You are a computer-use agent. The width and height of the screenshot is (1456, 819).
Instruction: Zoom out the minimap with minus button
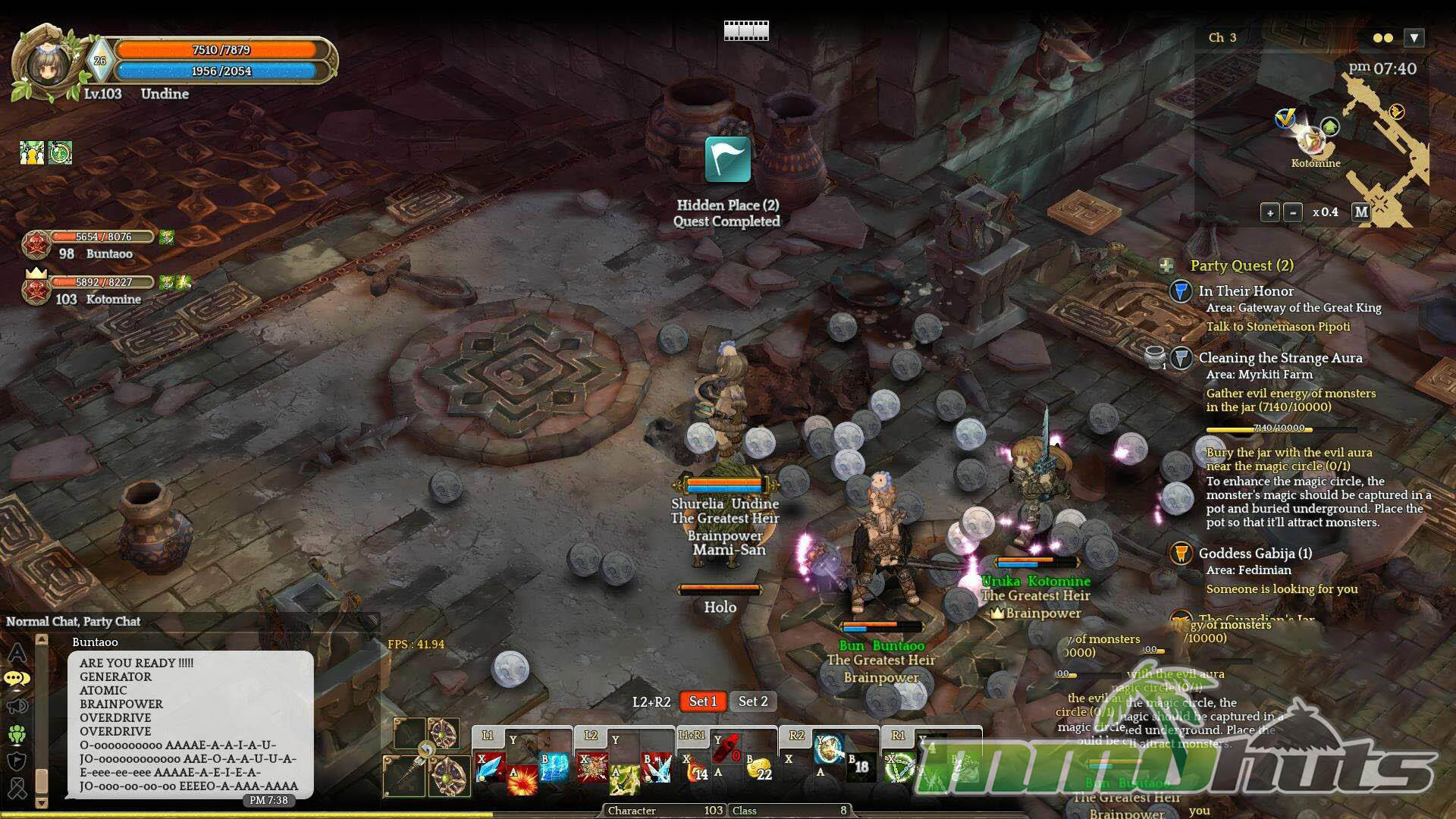click(x=1293, y=213)
